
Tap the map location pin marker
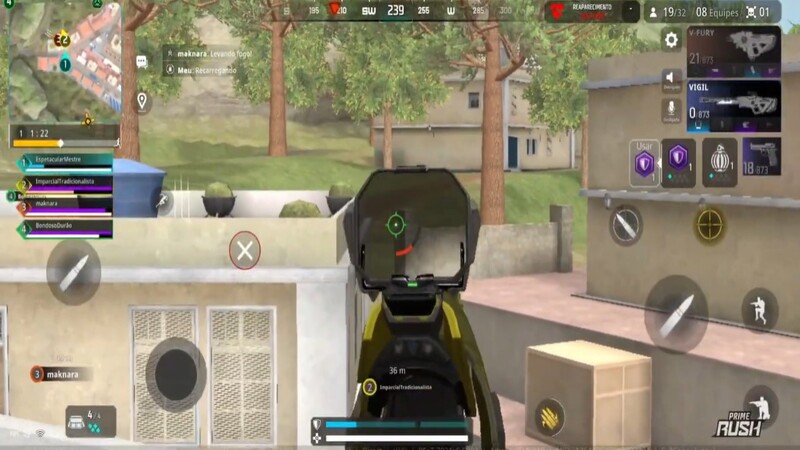(x=142, y=101)
